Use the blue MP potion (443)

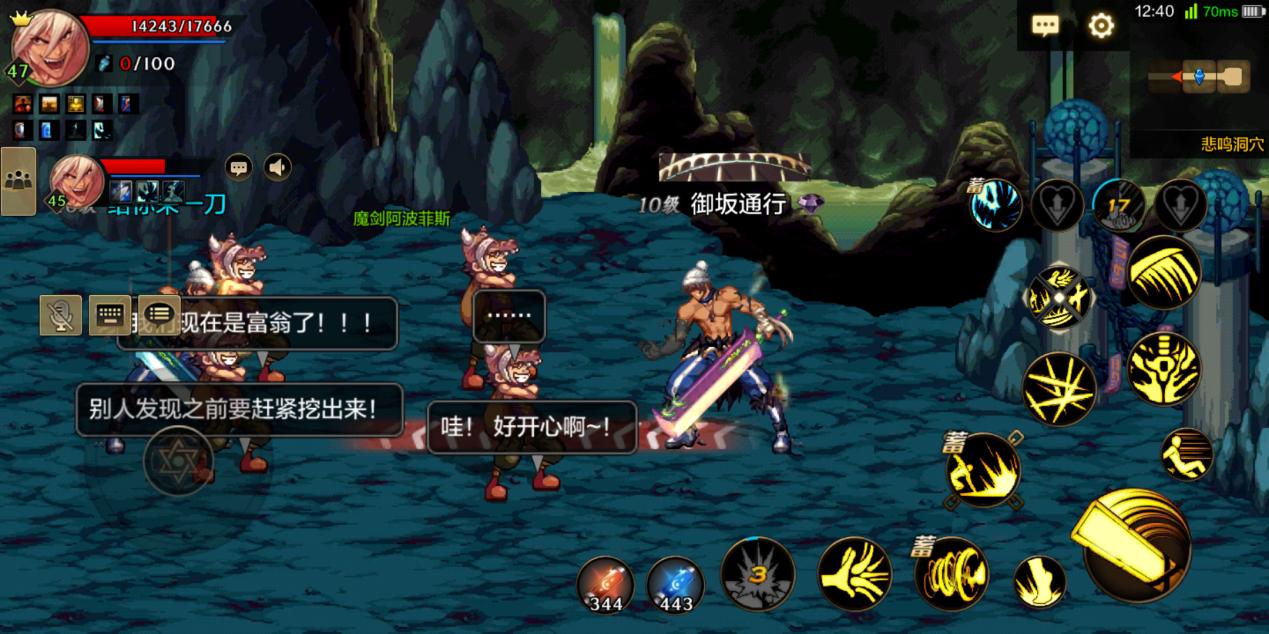pos(675,583)
